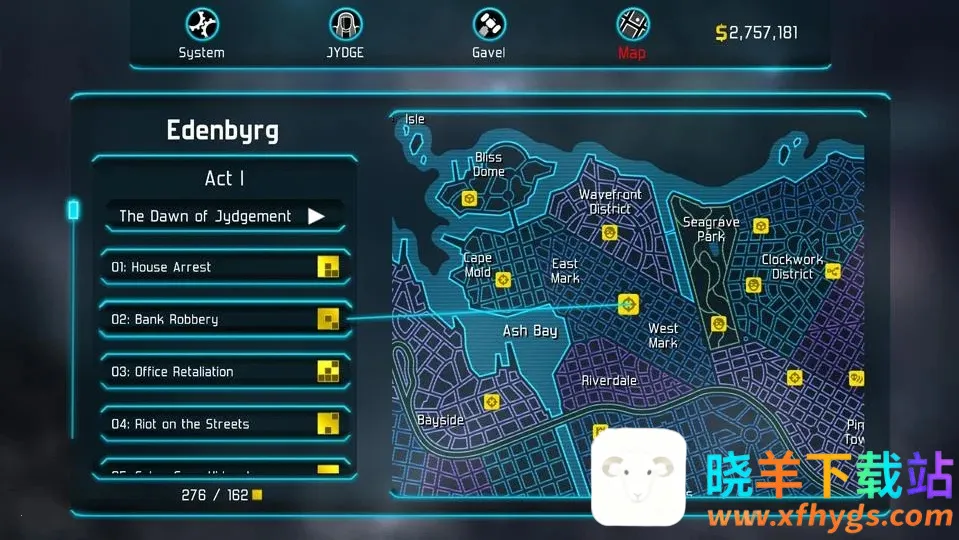Switch to the JYDGE tab
959x540 pixels.
[346, 33]
